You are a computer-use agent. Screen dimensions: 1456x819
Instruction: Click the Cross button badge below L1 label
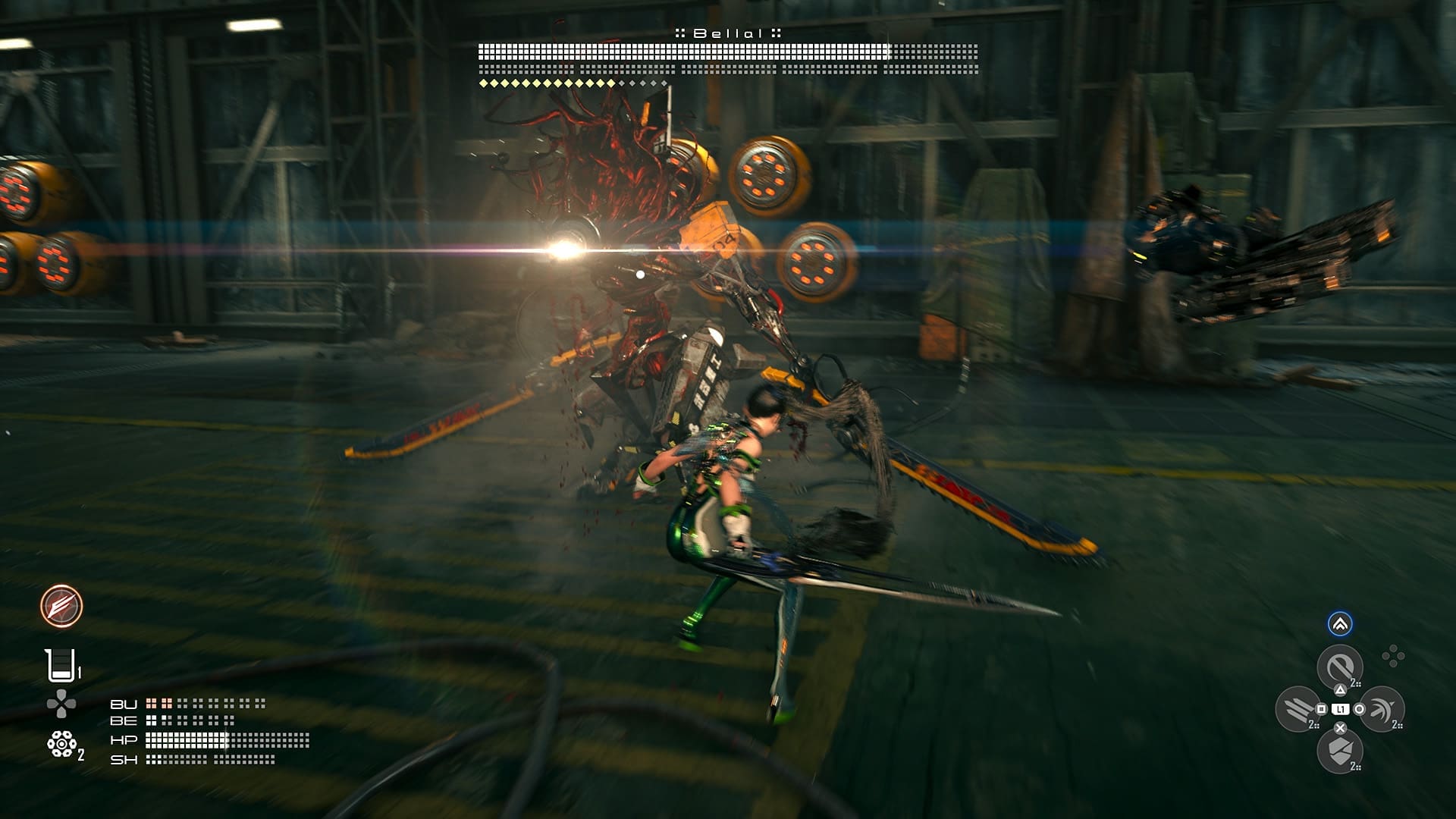click(1339, 729)
